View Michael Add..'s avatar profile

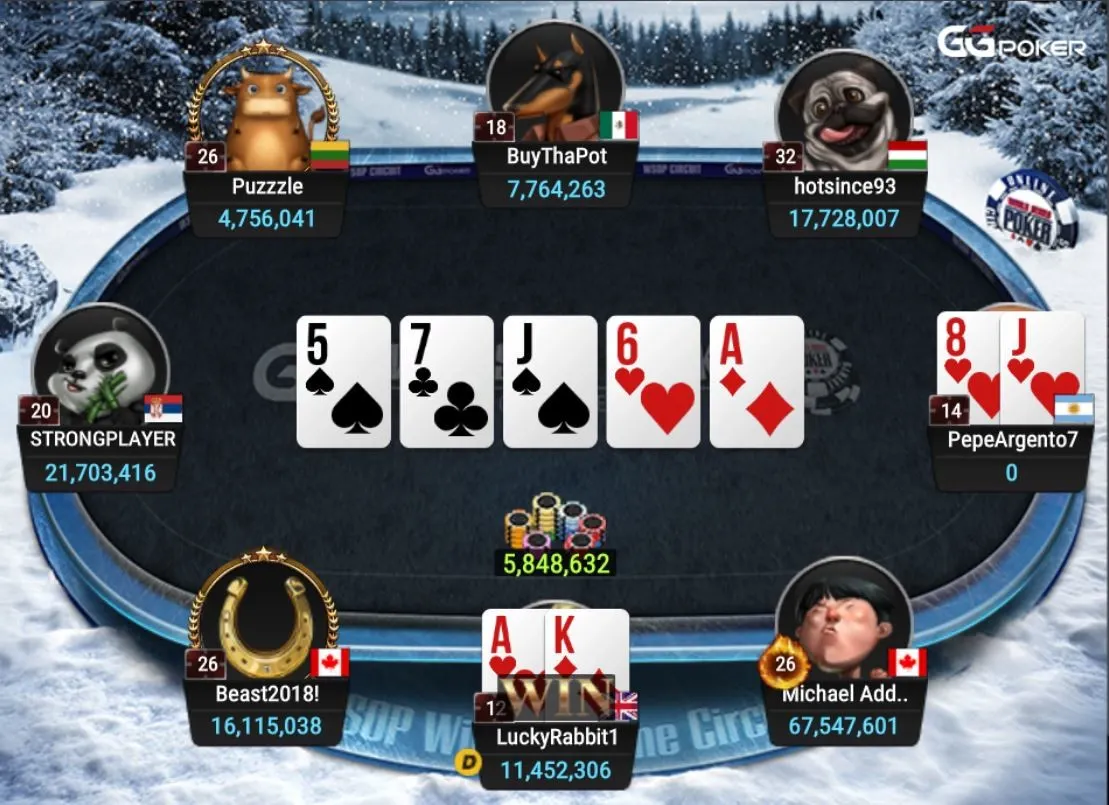pos(843,623)
